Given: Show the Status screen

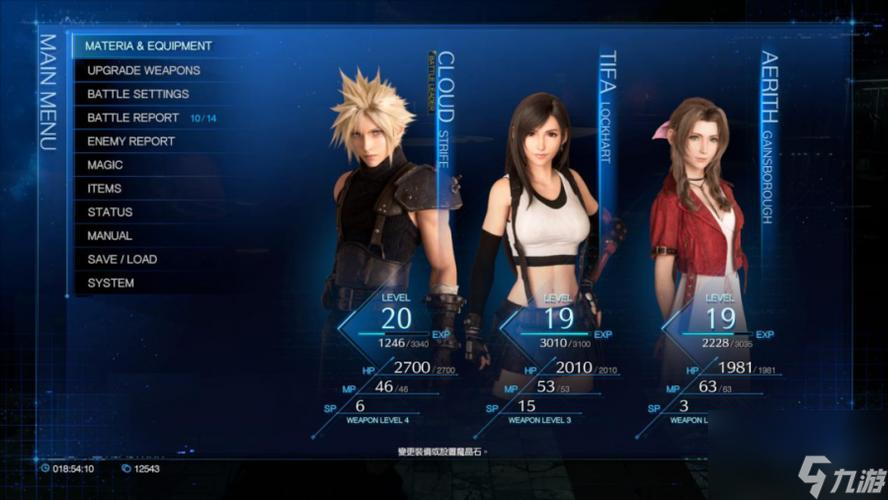Looking at the screenshot, I should point(110,212).
